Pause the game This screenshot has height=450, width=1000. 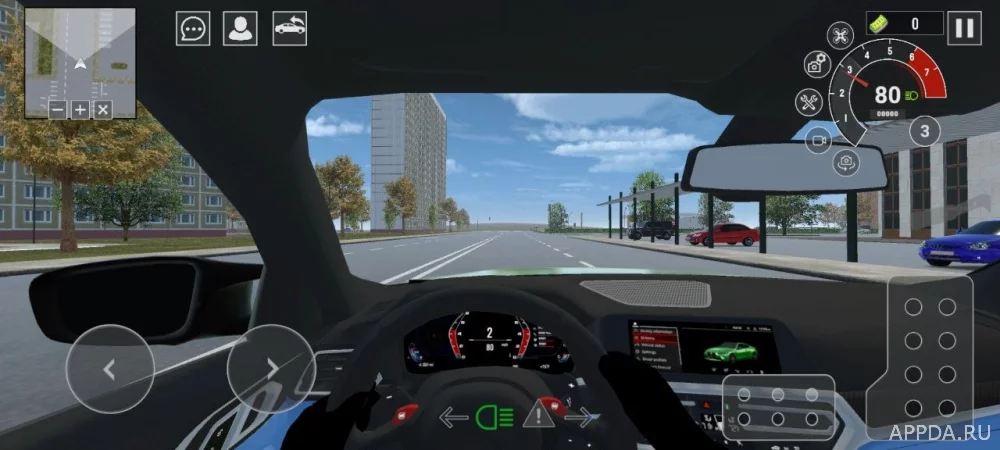tap(965, 27)
